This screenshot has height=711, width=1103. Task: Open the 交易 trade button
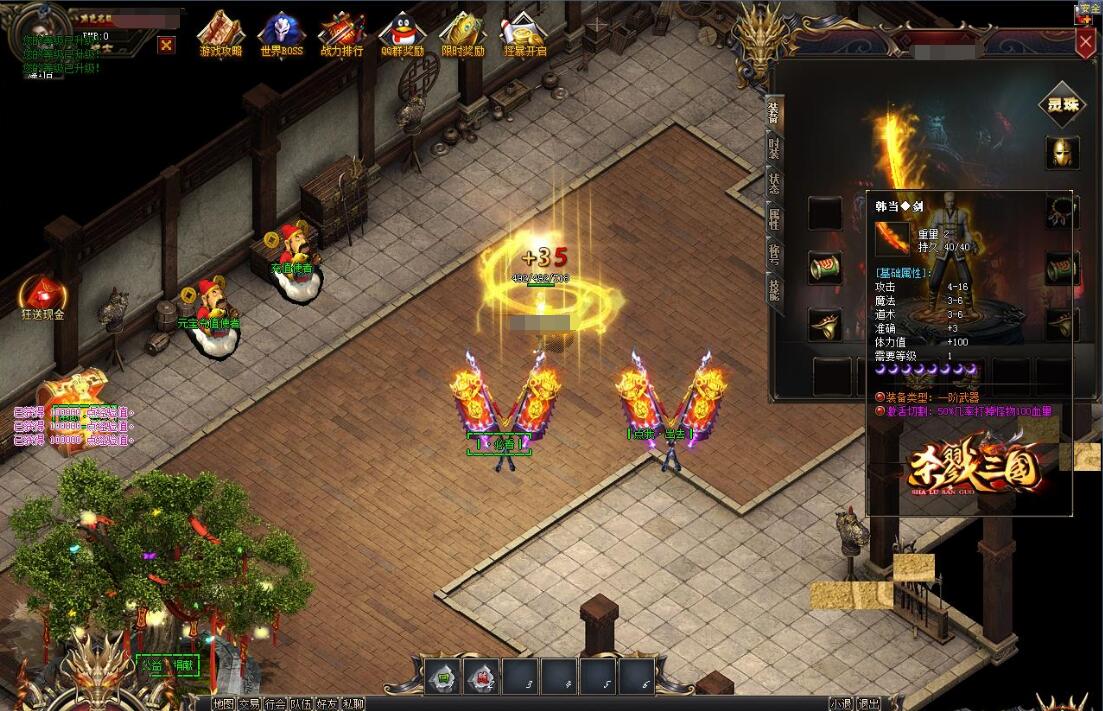click(x=249, y=704)
